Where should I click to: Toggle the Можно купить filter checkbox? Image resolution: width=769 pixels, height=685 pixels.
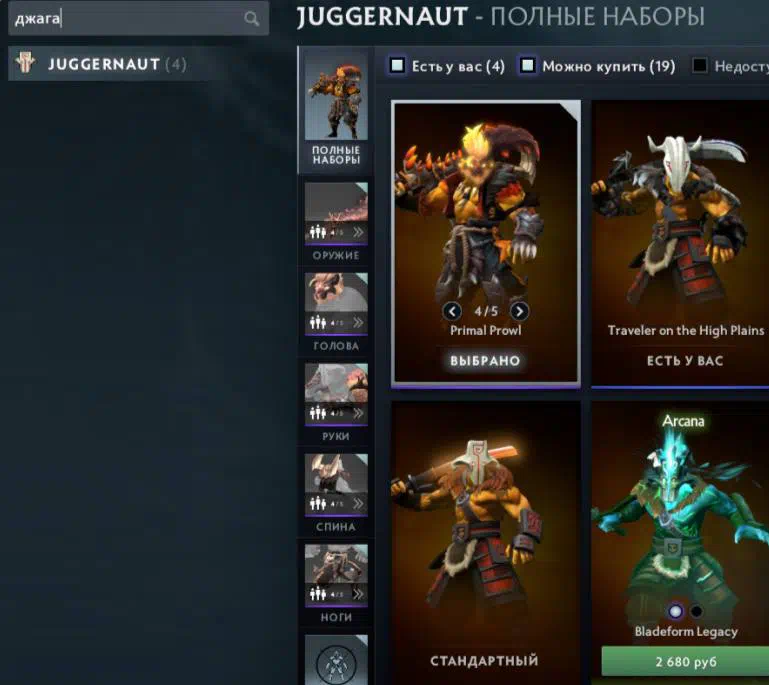tap(528, 66)
